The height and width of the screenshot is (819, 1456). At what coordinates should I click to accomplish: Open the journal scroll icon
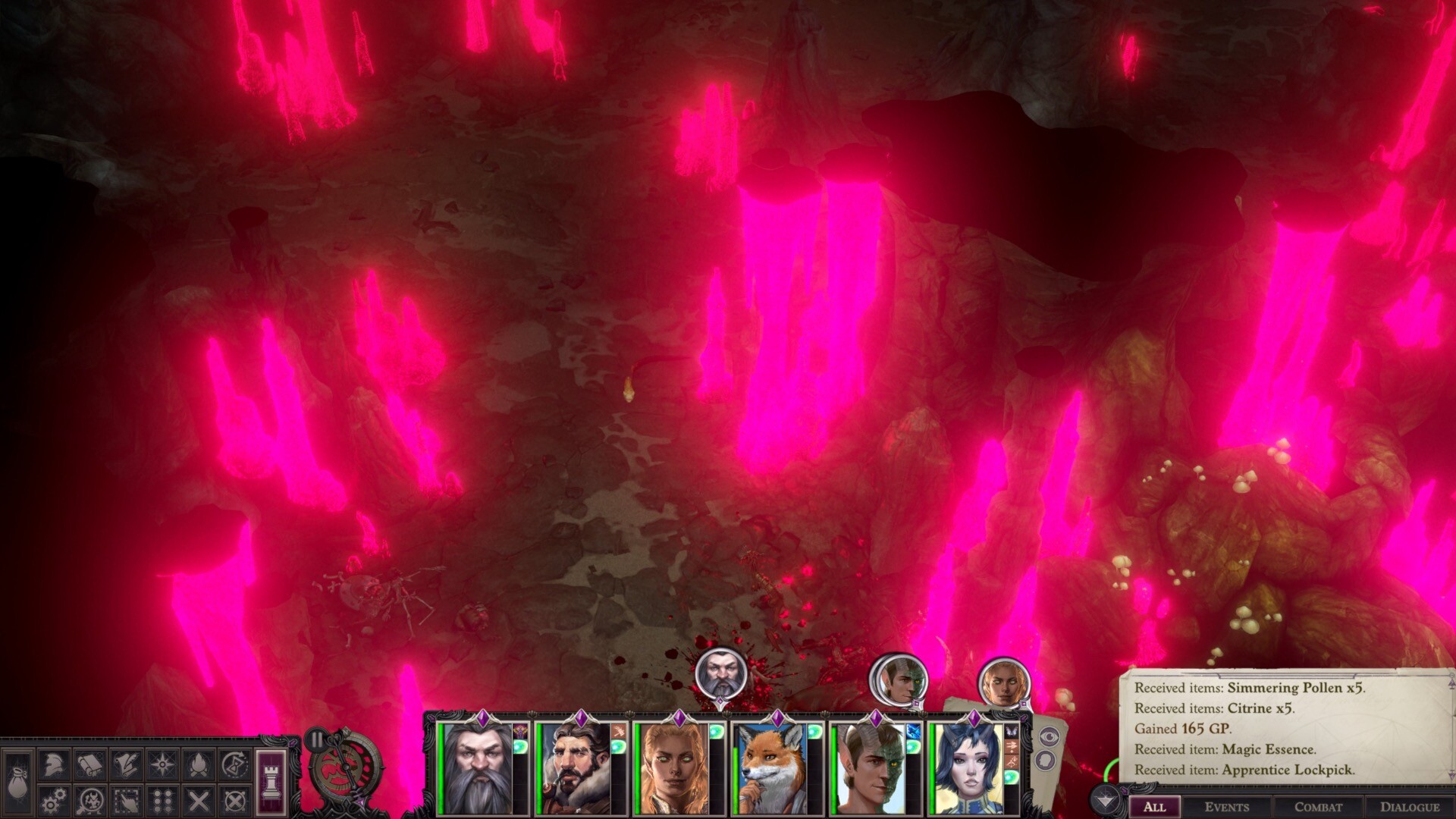(89, 764)
